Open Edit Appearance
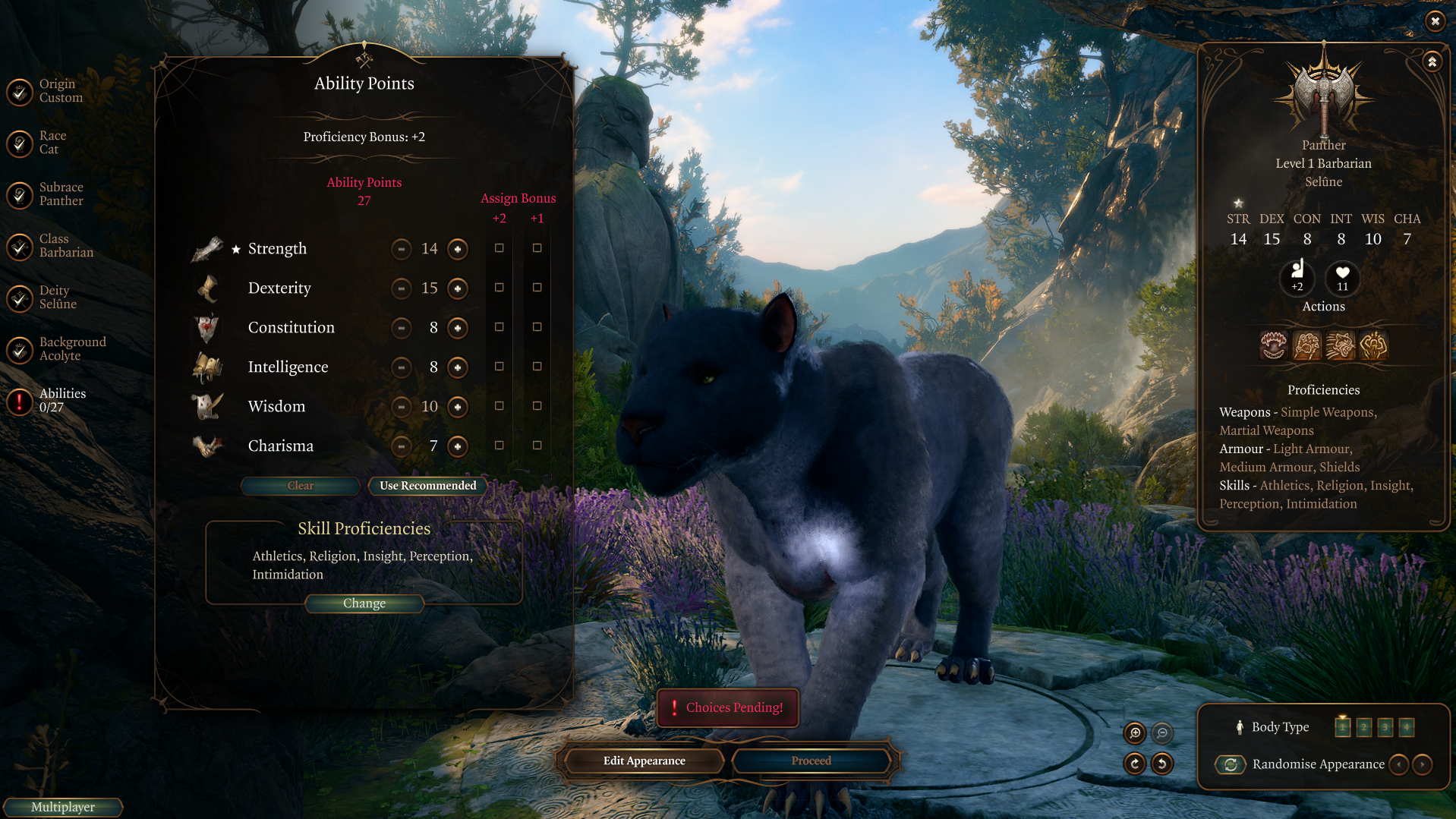 [x=644, y=761]
